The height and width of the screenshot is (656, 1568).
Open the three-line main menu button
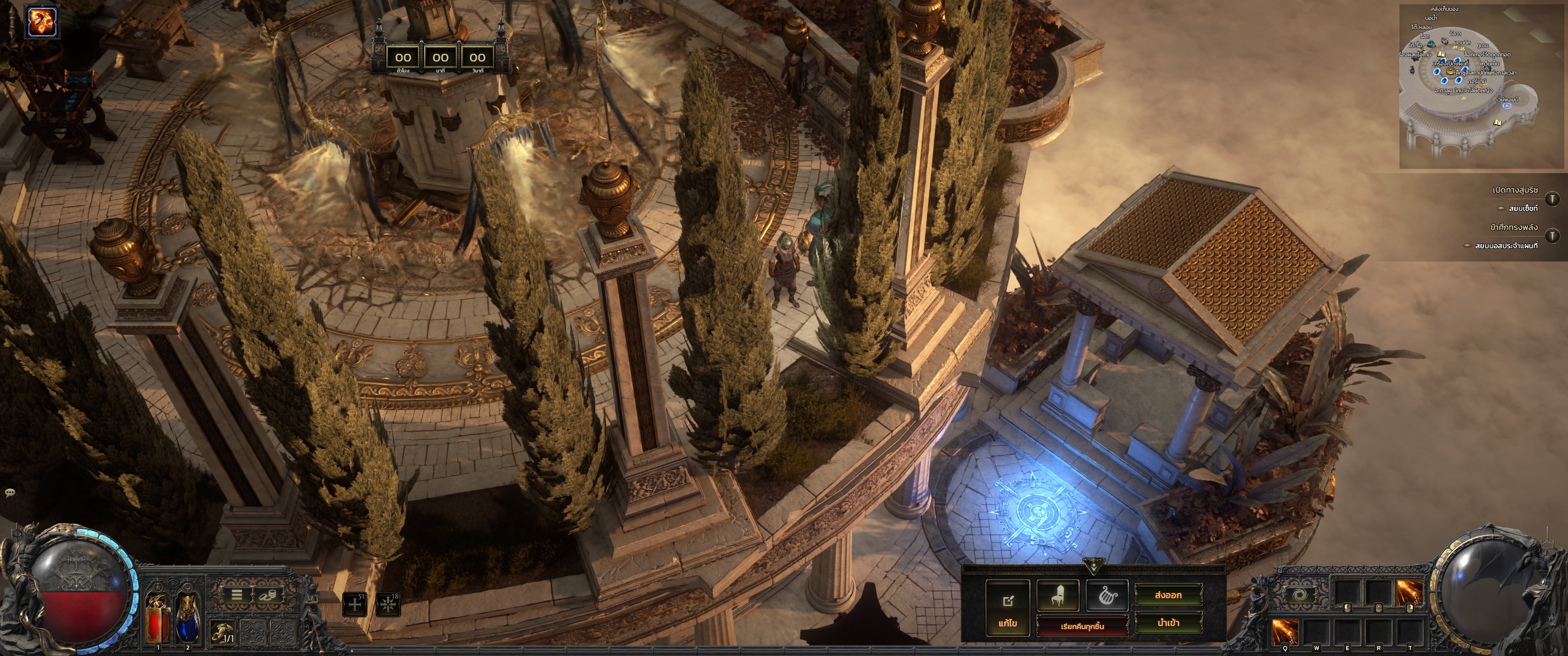(x=237, y=594)
